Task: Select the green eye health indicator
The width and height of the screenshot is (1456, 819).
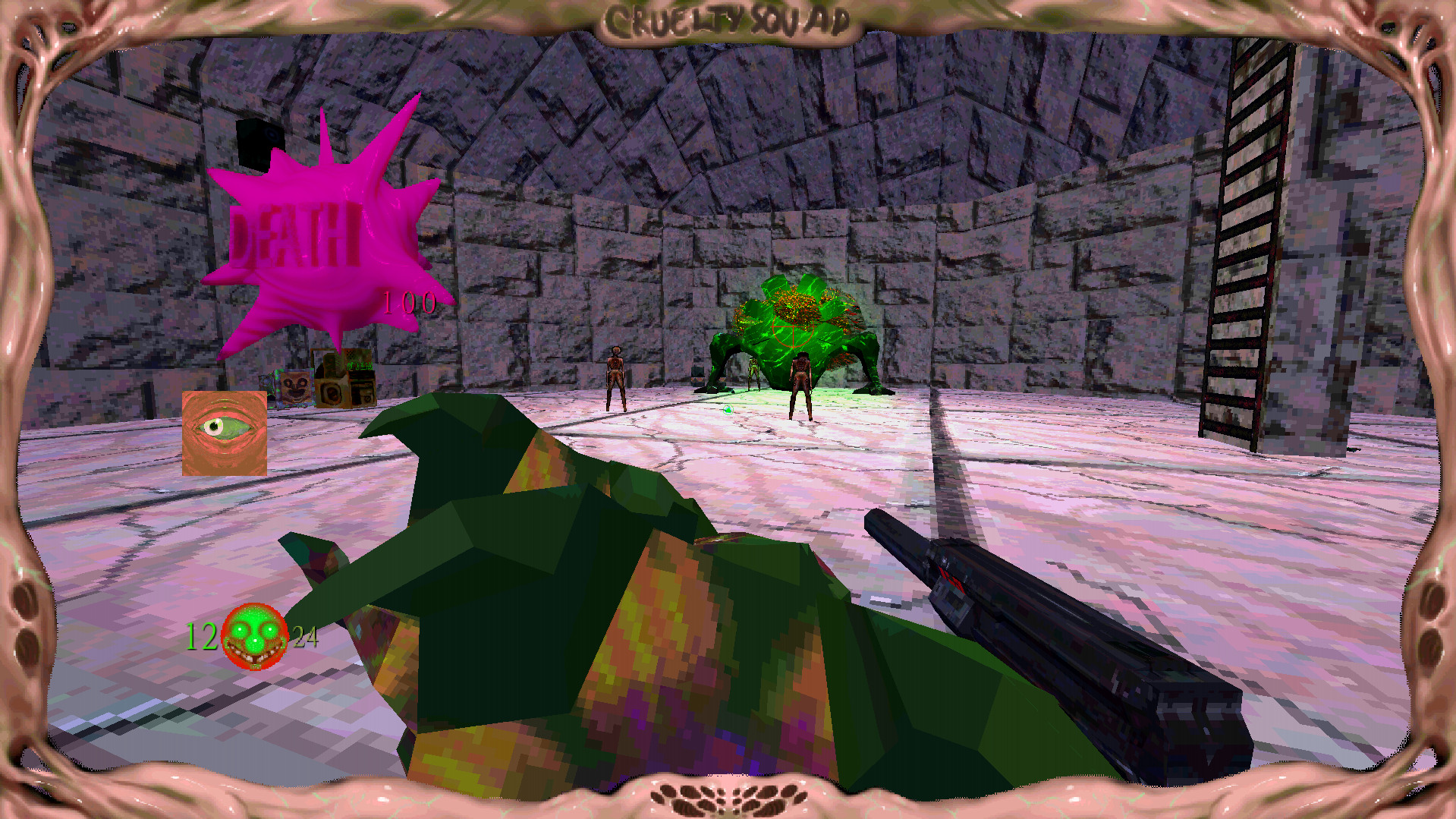Action: 224,433
